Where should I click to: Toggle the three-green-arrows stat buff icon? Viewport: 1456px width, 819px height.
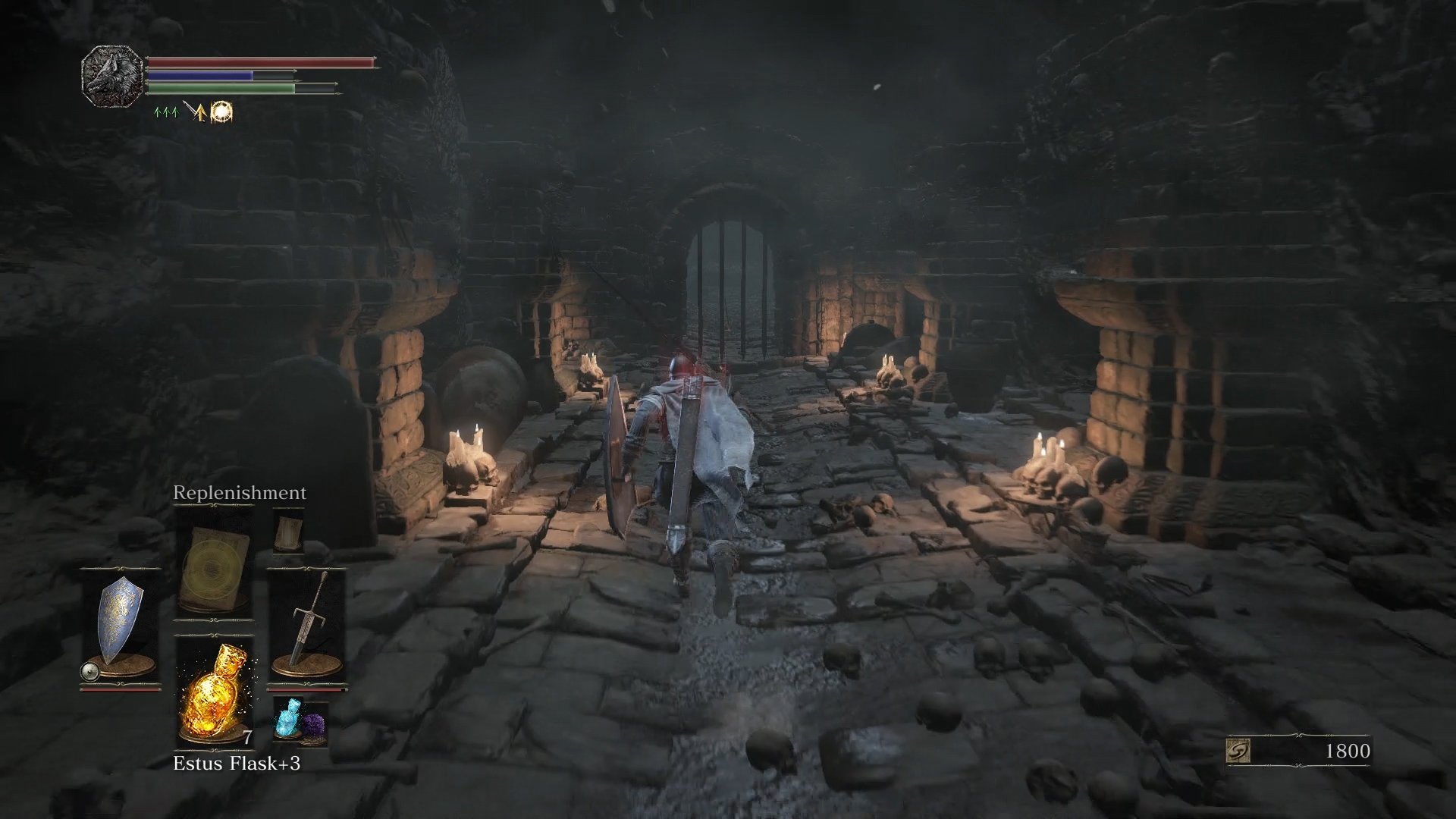point(165,112)
